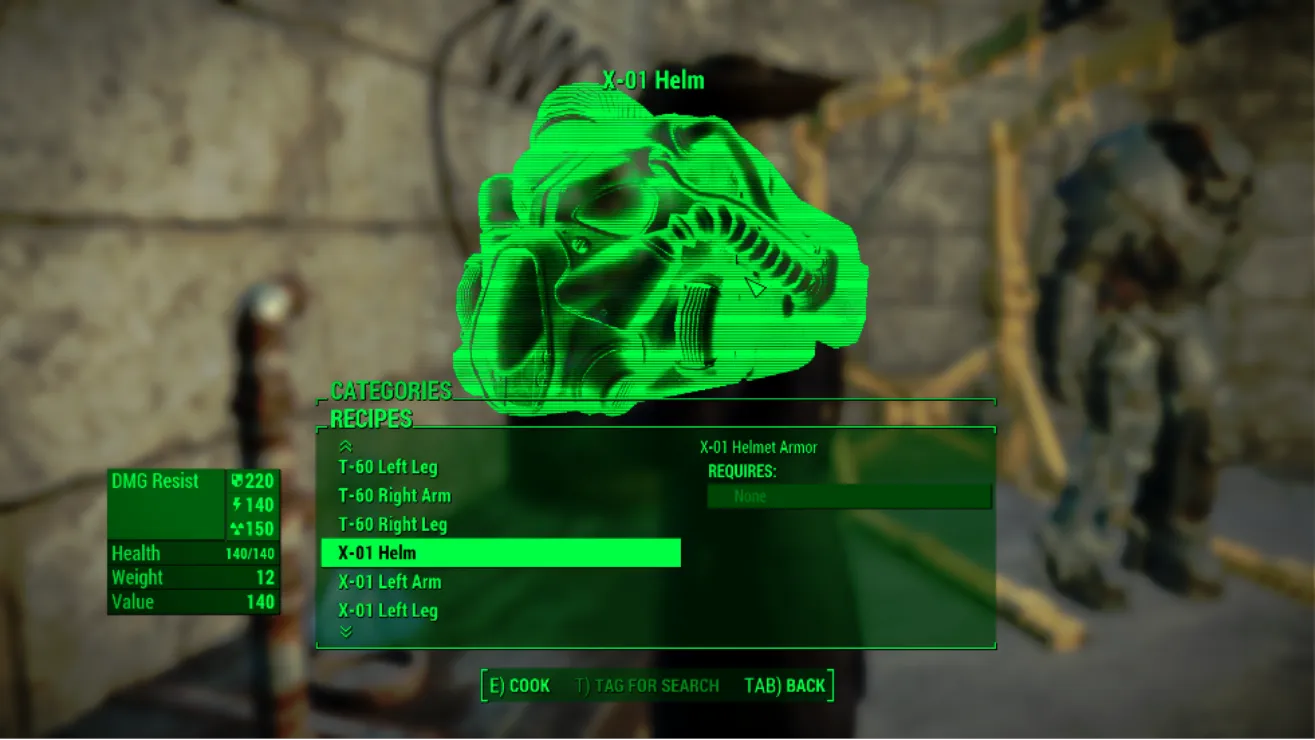1315x740 pixels.
Task: Choose the T-60 Right Arm recipe
Action: tap(394, 496)
